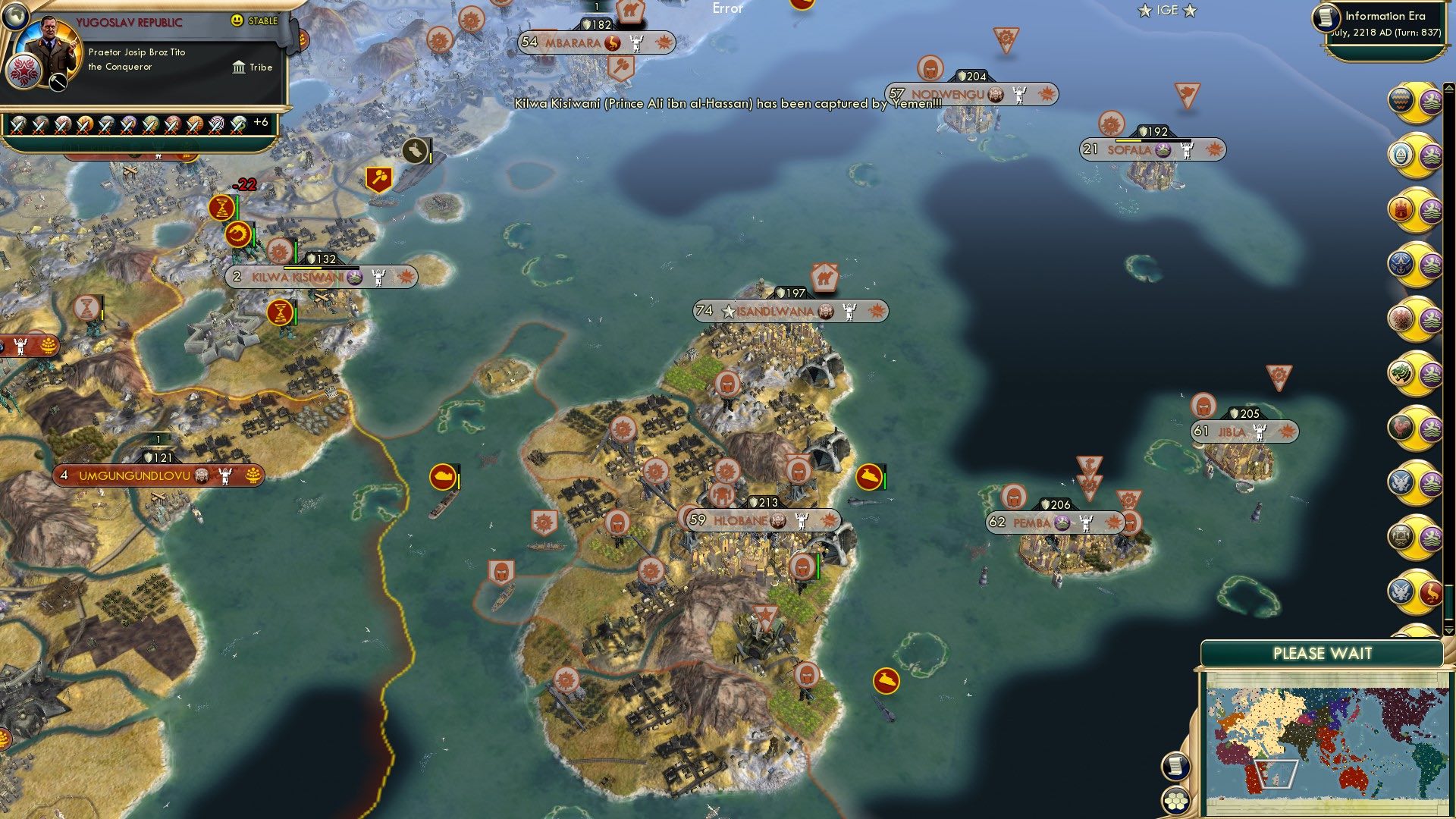The width and height of the screenshot is (1456, 819).
Task: Click the Tribe government building icon
Action: pos(239,67)
